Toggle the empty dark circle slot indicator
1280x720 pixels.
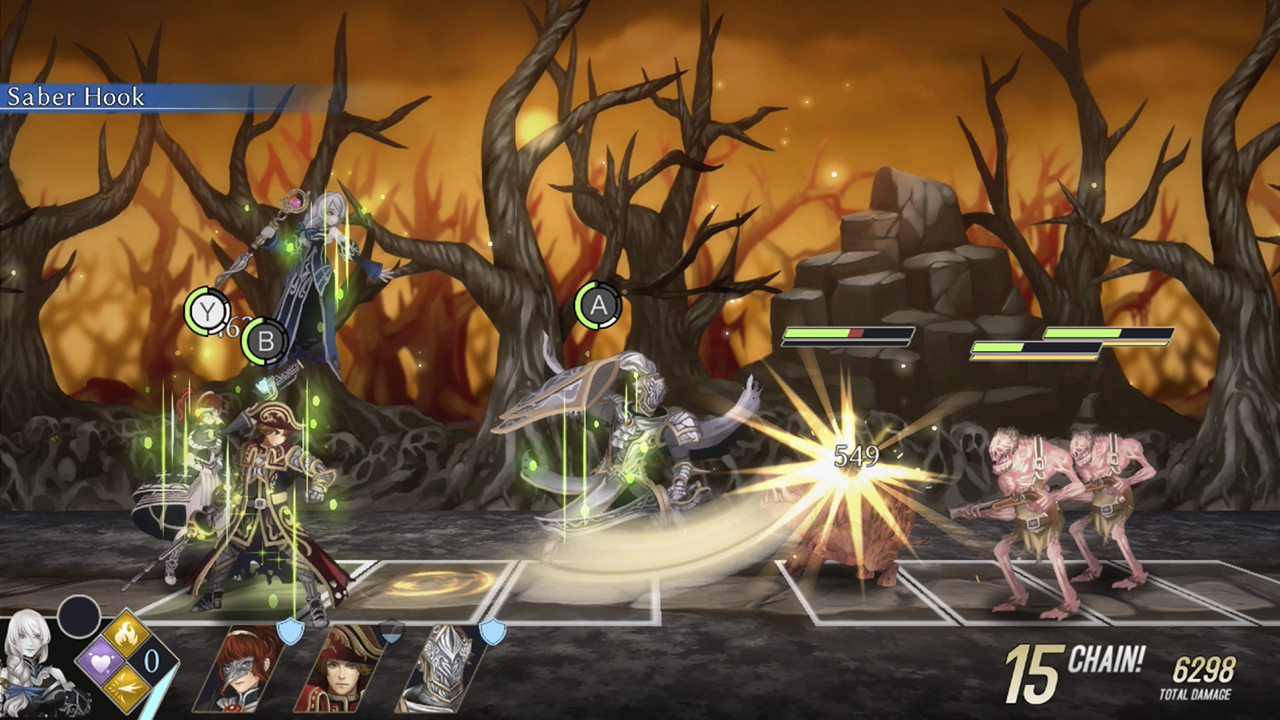pos(77,615)
